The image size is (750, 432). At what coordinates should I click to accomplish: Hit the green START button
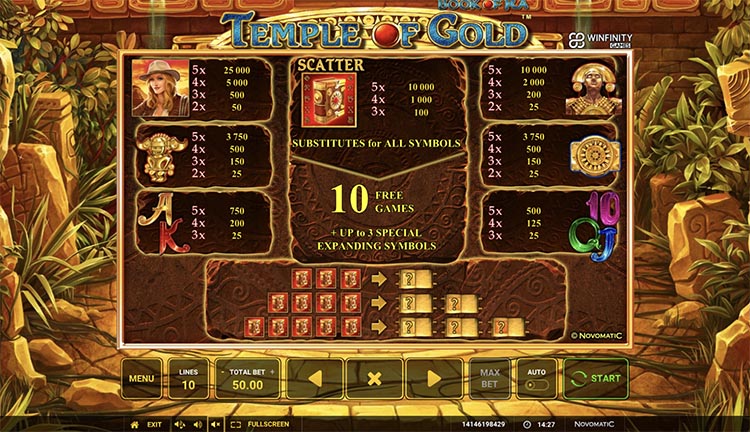pos(596,379)
